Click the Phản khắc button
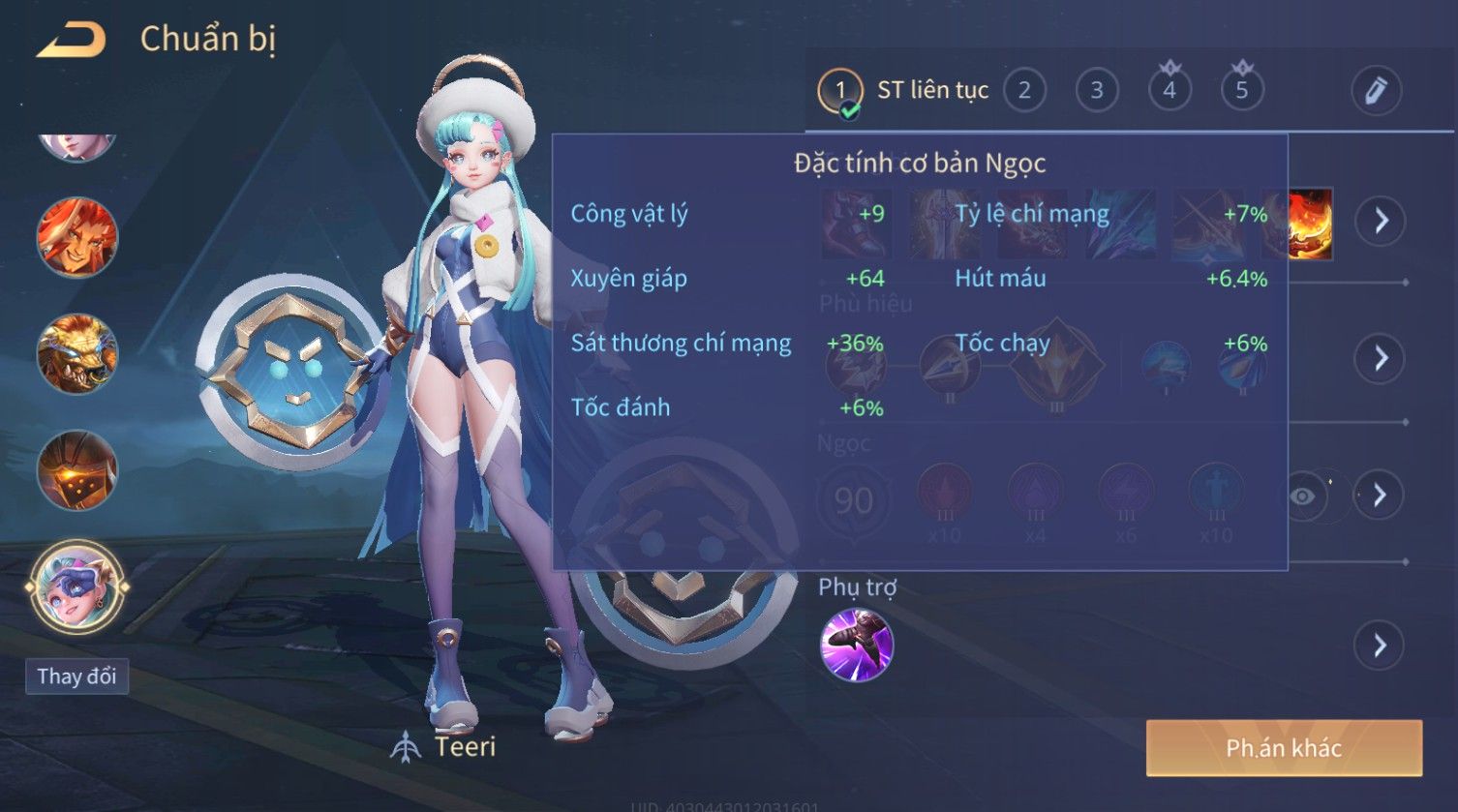The width and height of the screenshot is (1458, 812). tap(1284, 748)
